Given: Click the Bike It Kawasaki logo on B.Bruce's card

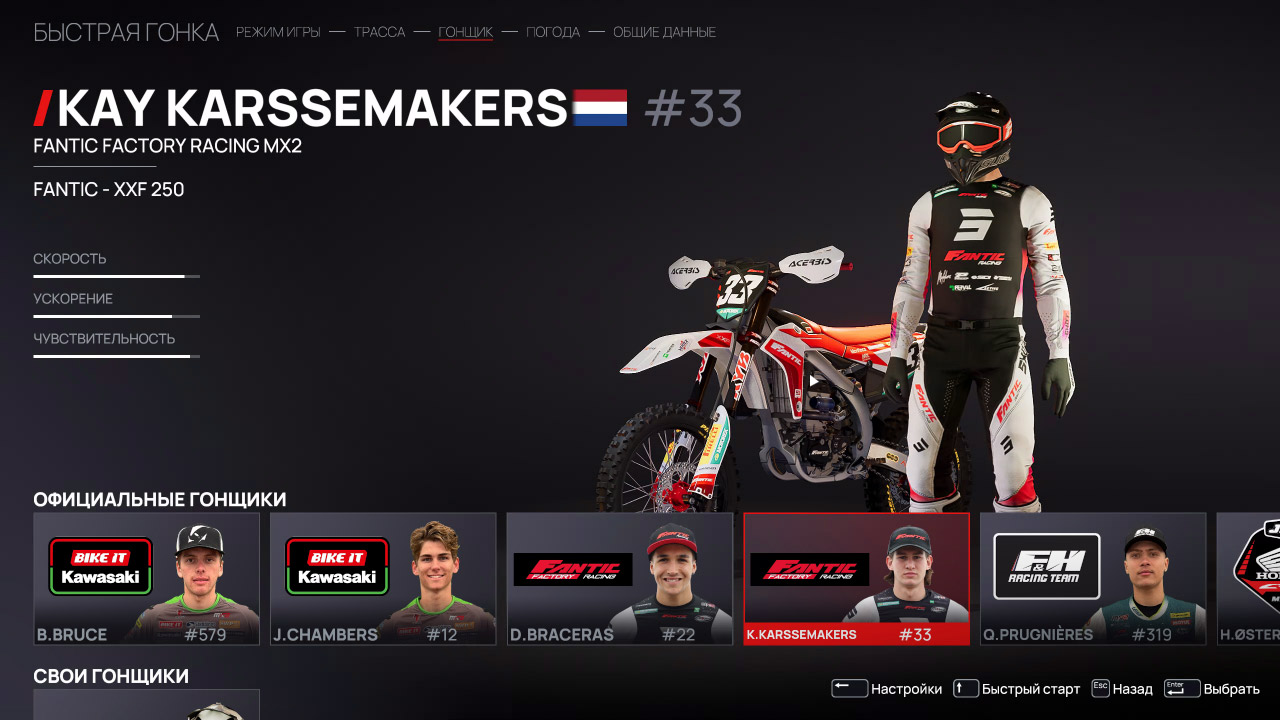Looking at the screenshot, I should (99, 567).
